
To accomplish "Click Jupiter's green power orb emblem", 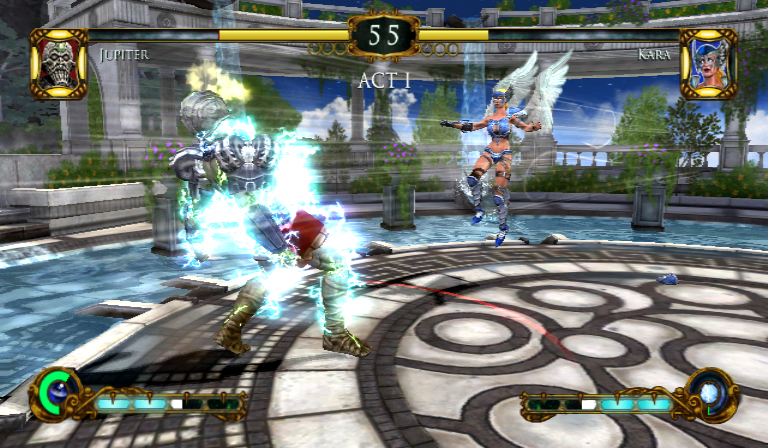I will tap(57, 393).
